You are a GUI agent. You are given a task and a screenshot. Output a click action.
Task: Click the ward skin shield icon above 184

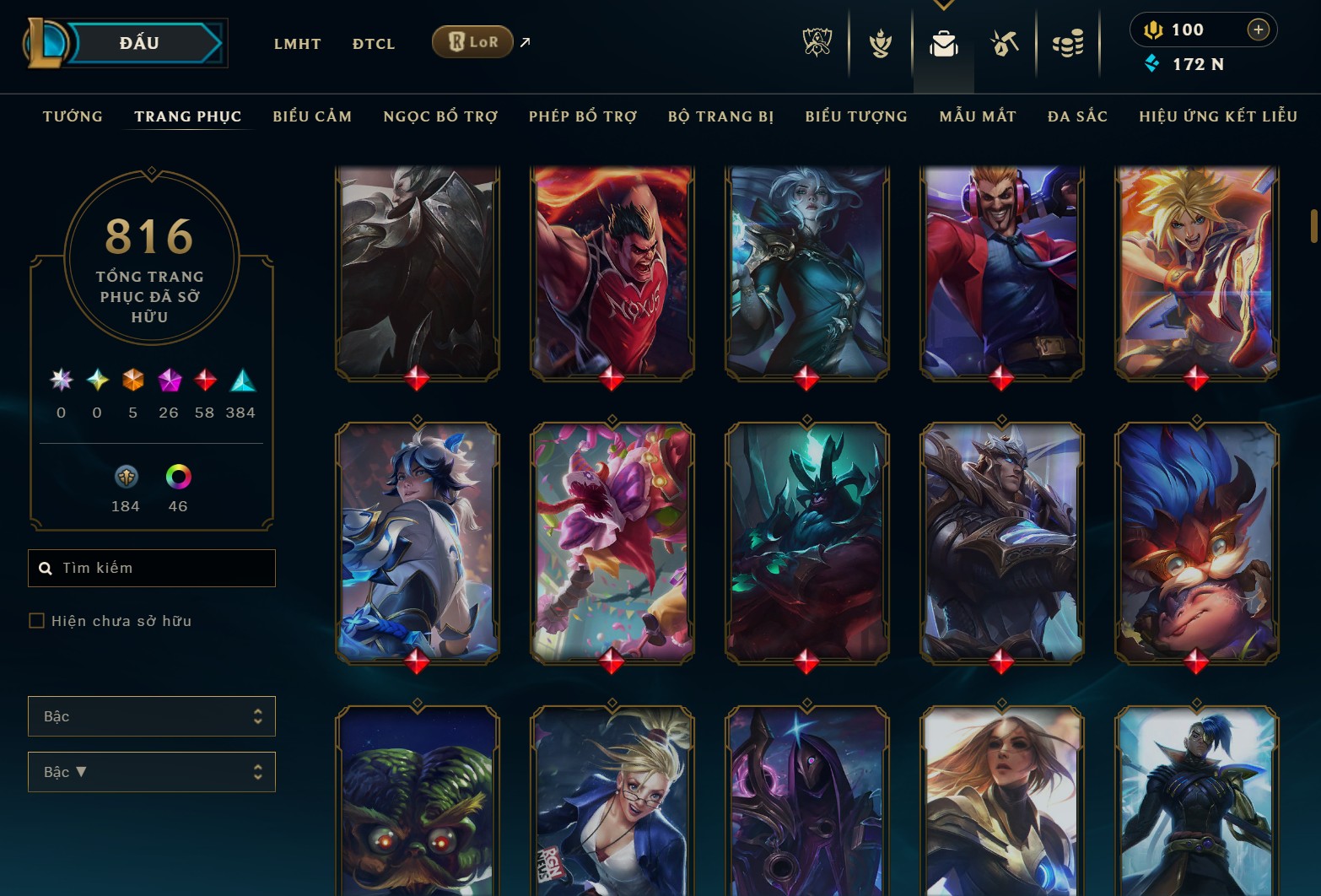[x=125, y=478]
